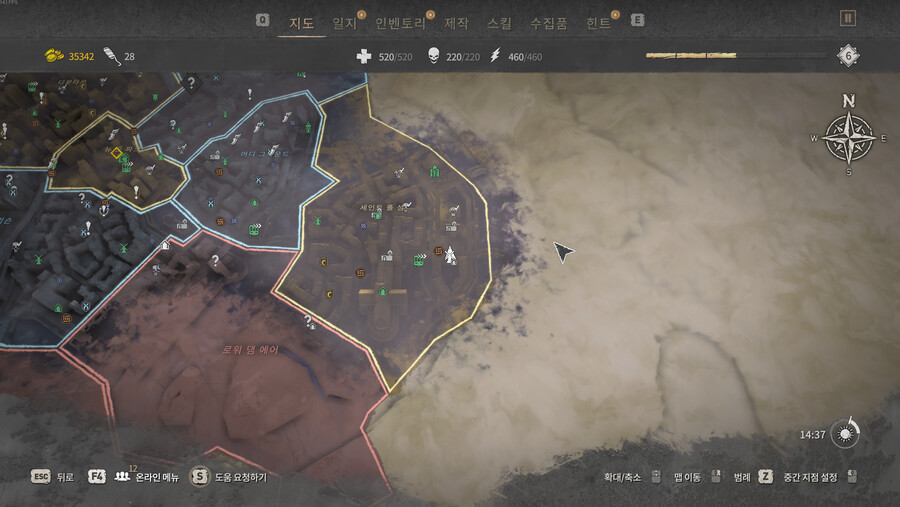900x507 pixels.
Task: Select the 세인트 폴 섬 district label
Action: point(384,207)
